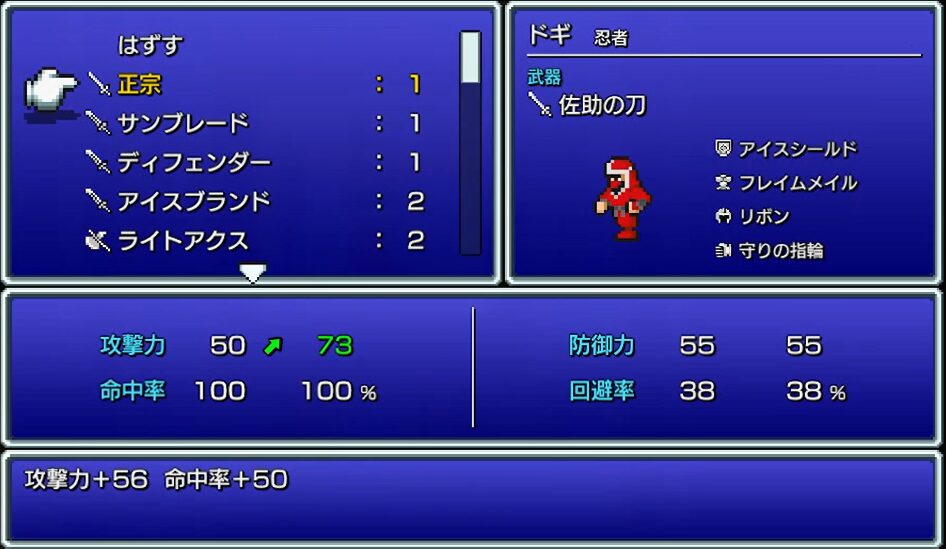Click the down arrow below the weapon list
This screenshot has height=549, width=946.
click(253, 272)
